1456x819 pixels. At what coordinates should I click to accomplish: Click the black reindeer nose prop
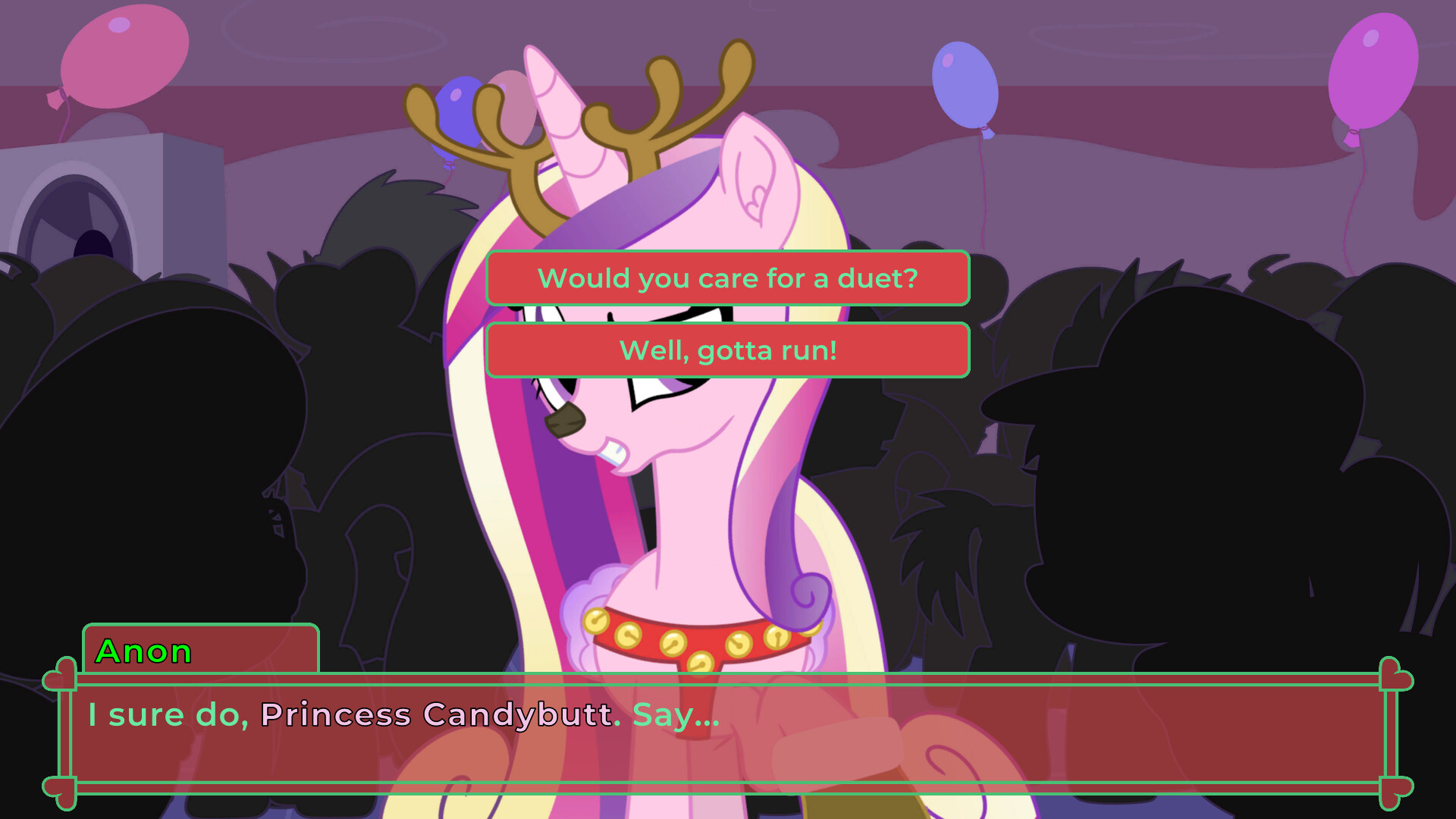[x=565, y=421]
